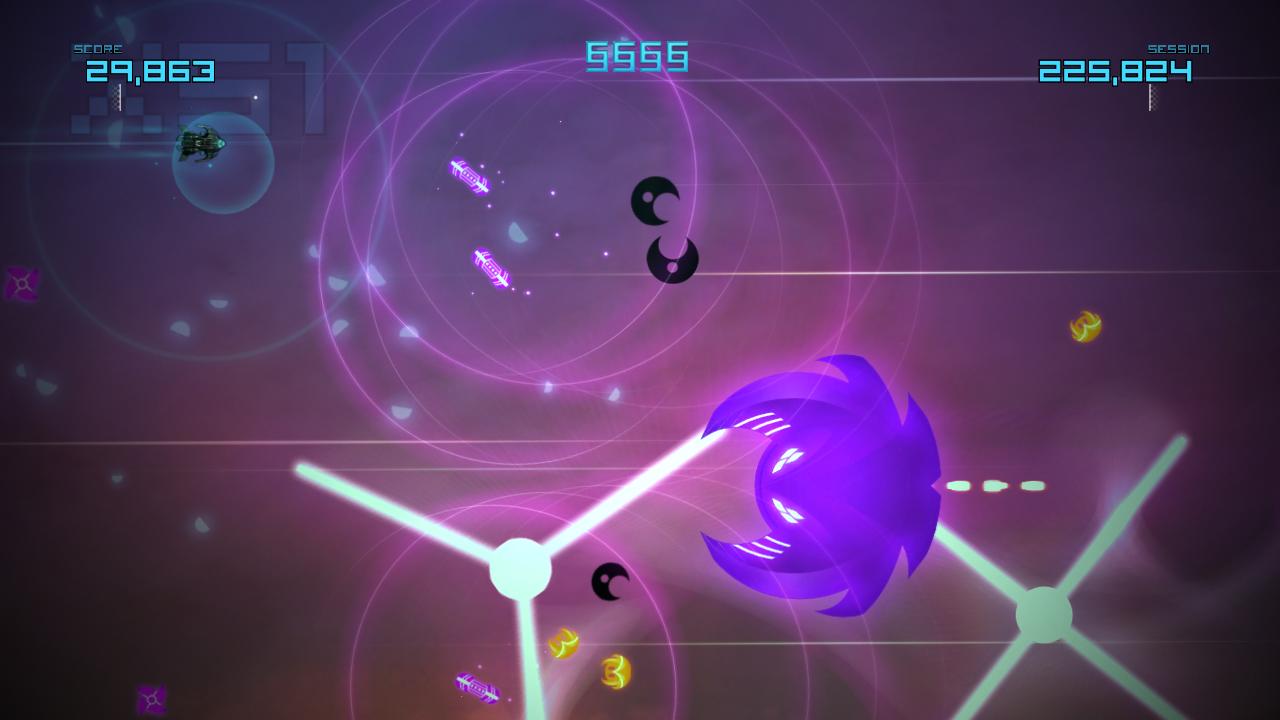Click the glowing 5555 multiplier at top center
This screenshot has height=720, width=1280.
(x=637, y=58)
